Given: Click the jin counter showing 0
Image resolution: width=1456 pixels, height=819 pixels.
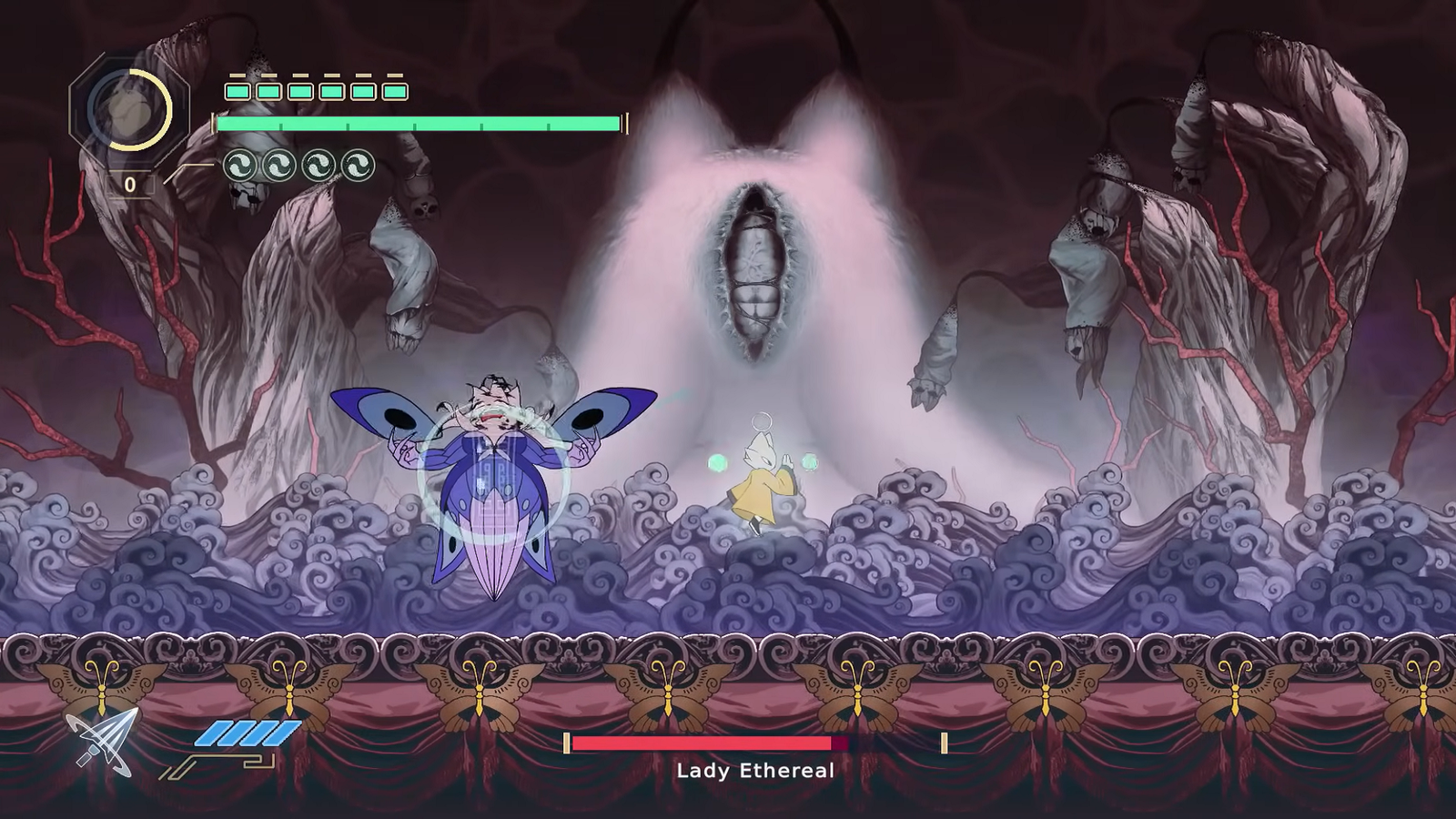Looking at the screenshot, I should (x=130, y=185).
